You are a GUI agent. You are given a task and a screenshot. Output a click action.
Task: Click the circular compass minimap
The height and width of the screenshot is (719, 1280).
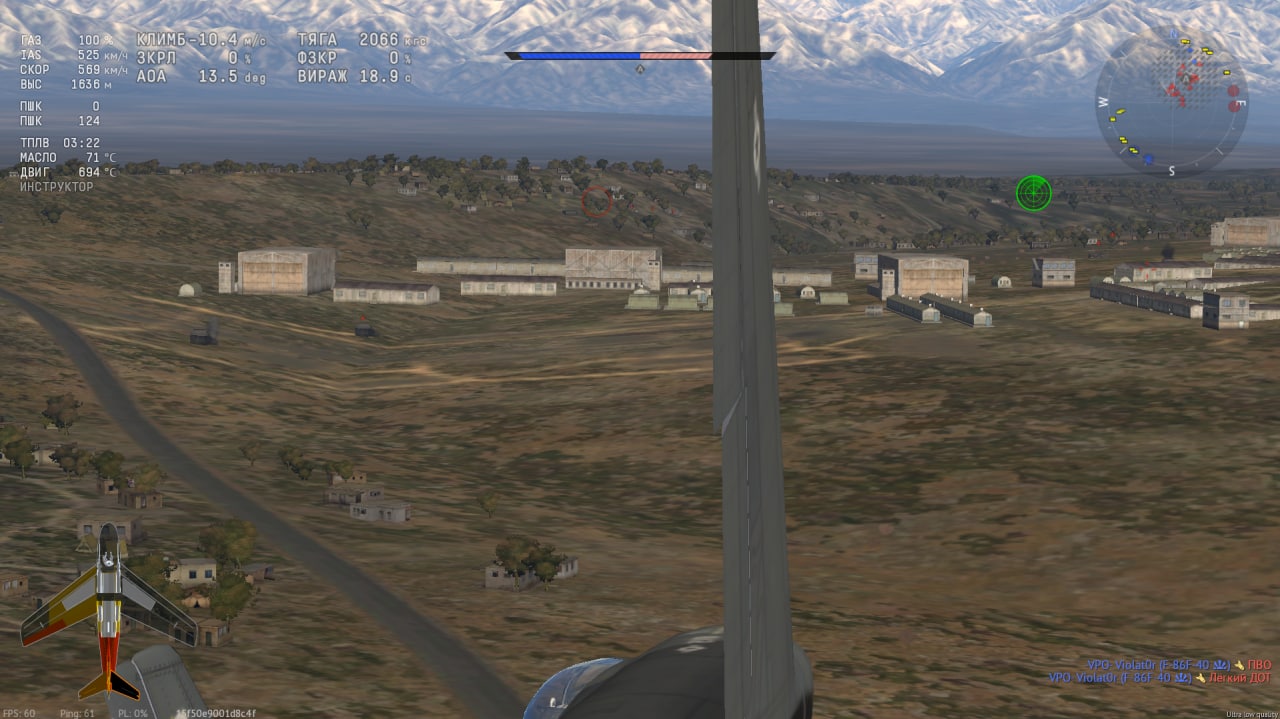[x=1171, y=102]
